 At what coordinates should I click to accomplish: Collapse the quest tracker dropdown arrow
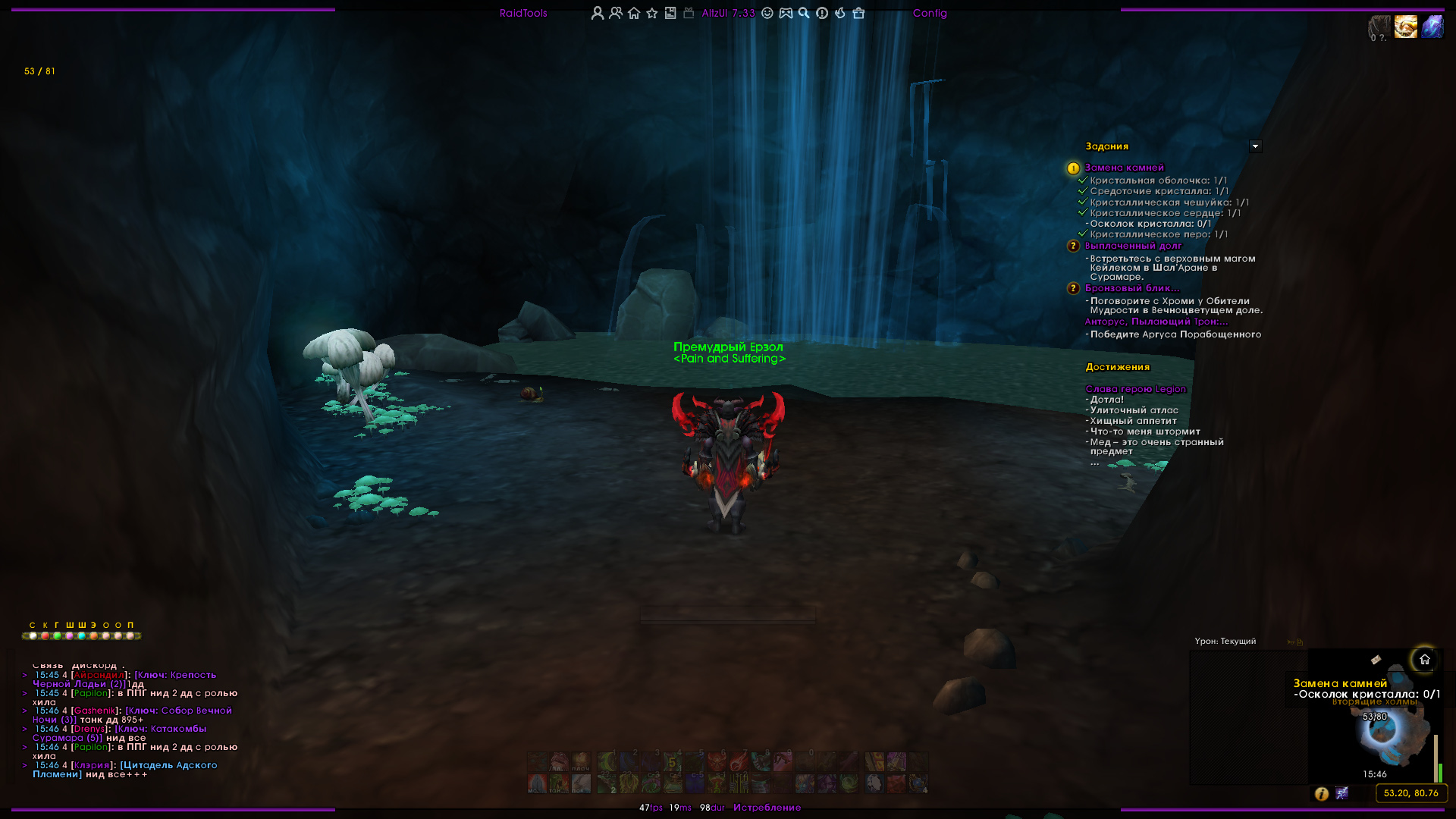coord(1255,146)
